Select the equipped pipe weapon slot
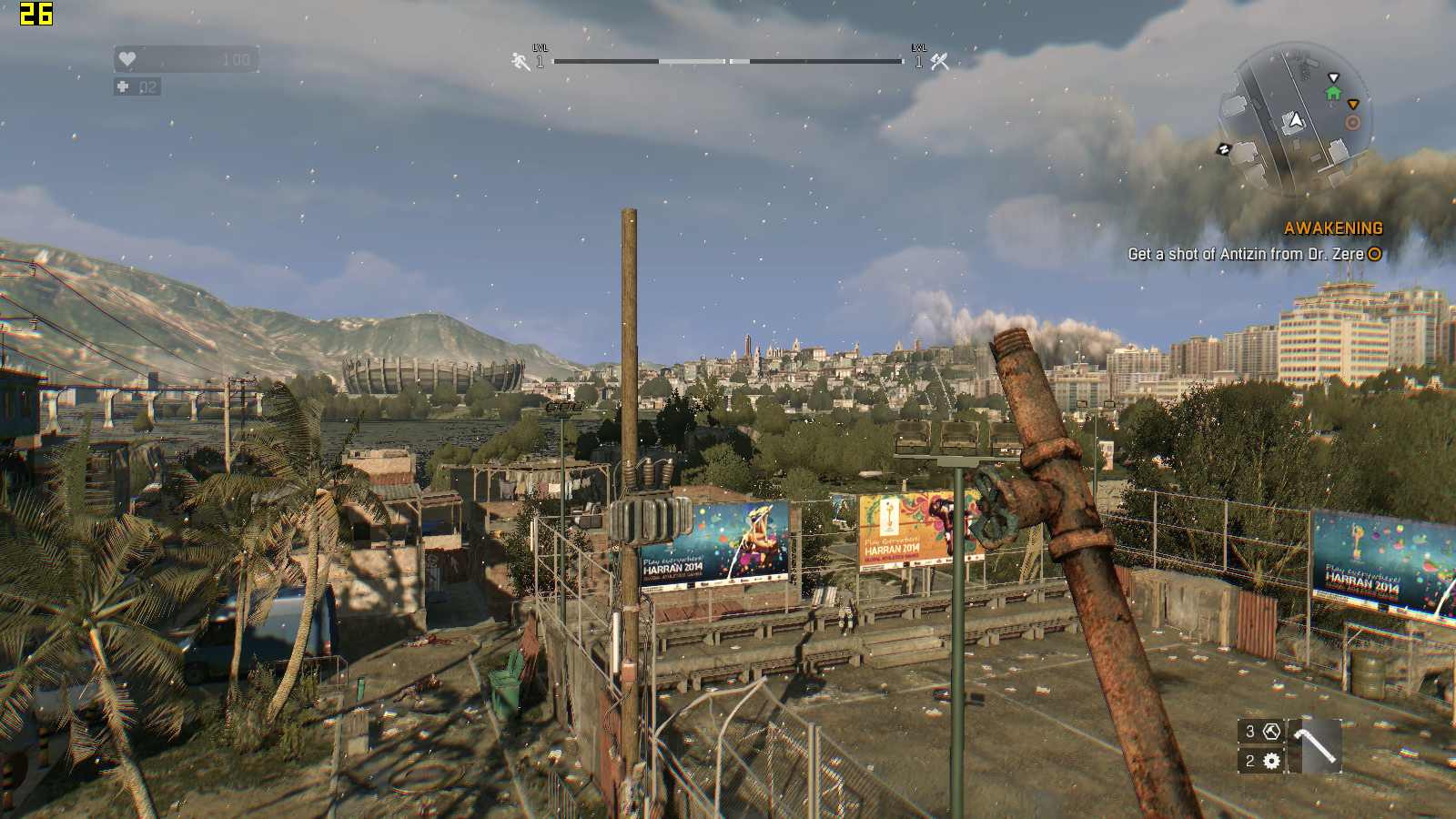1456x819 pixels. click(x=1315, y=746)
